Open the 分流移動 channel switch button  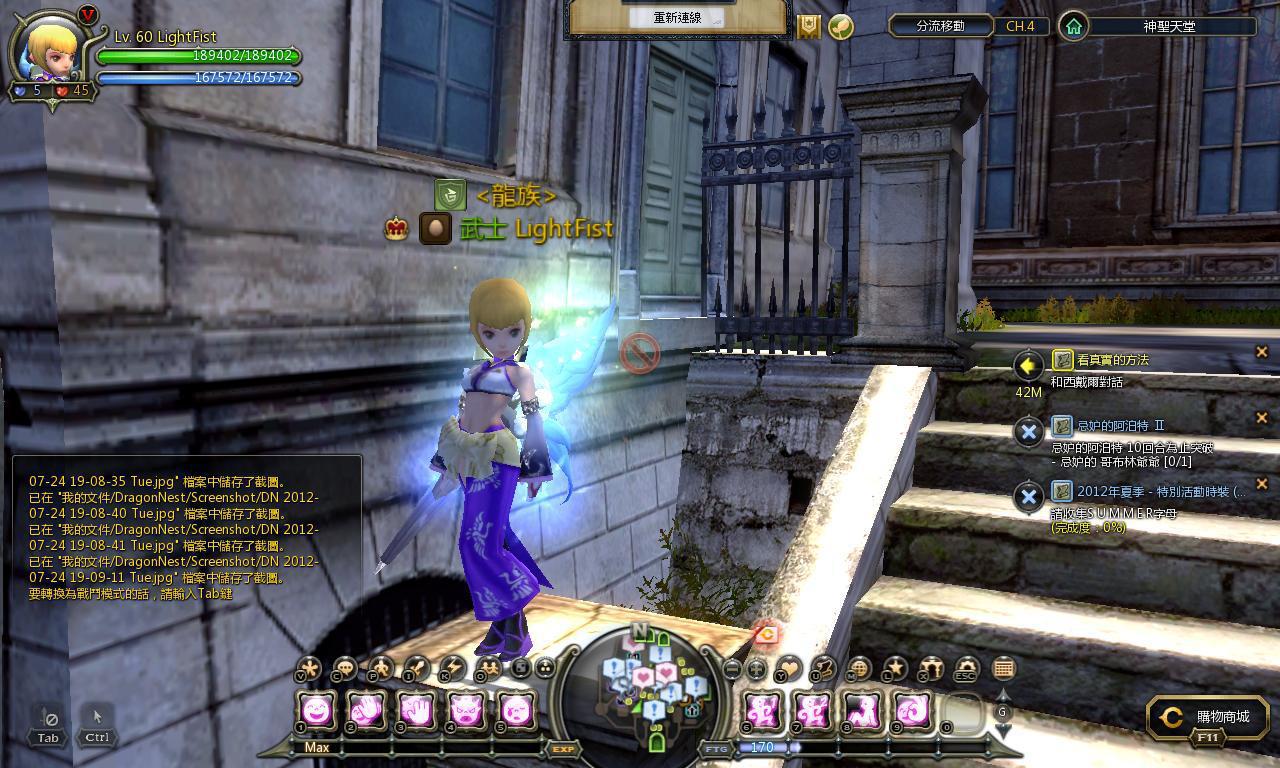coord(940,26)
